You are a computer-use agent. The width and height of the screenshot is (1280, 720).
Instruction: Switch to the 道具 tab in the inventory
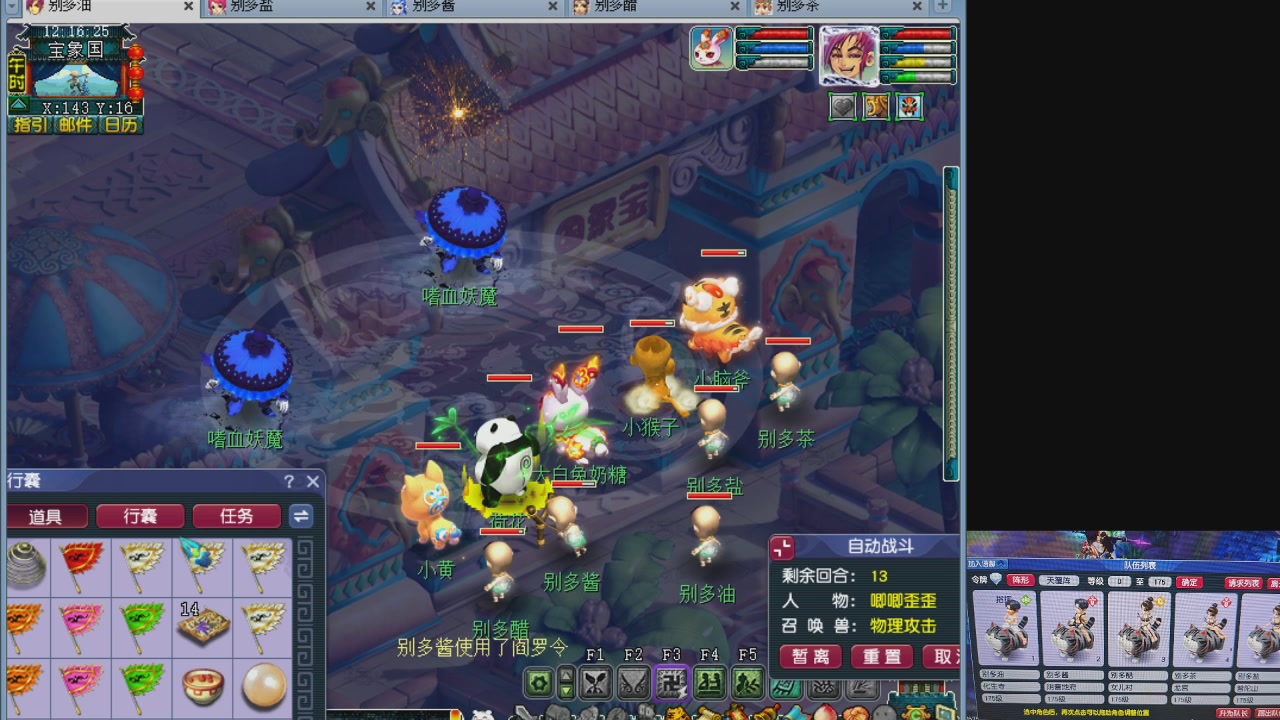click(46, 516)
